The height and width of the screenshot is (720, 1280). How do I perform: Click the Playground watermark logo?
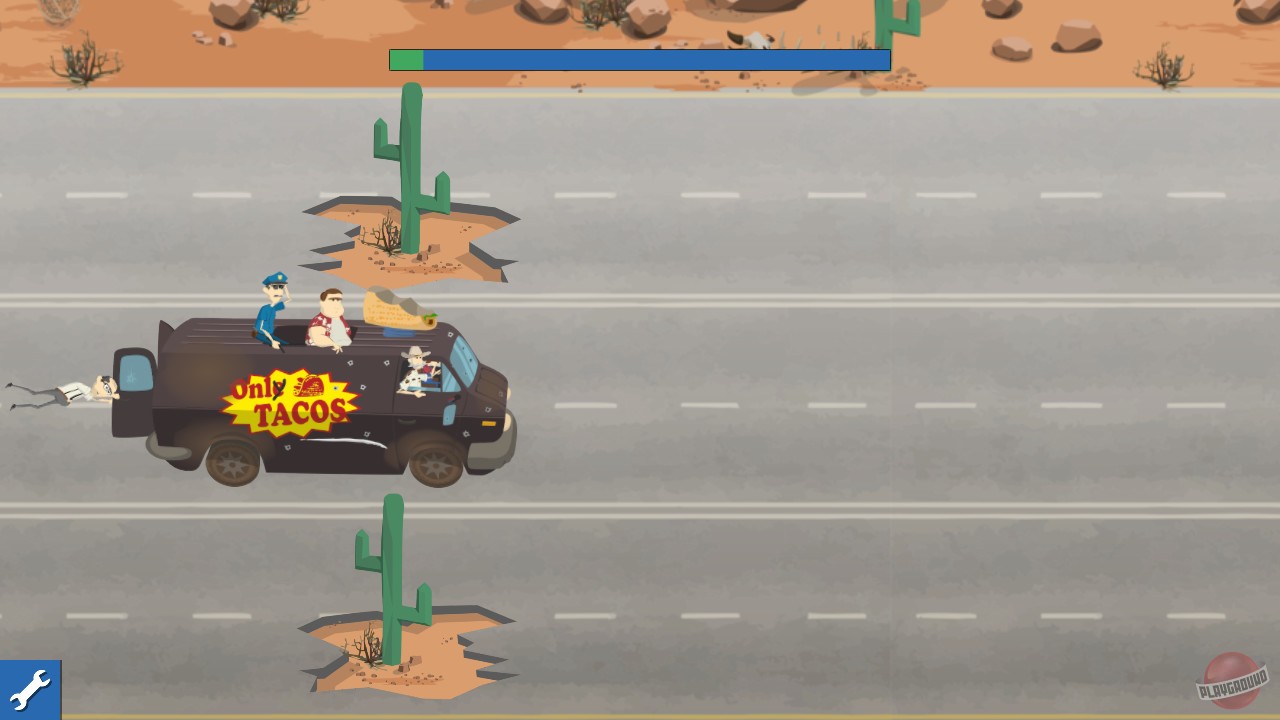[x=1230, y=683]
